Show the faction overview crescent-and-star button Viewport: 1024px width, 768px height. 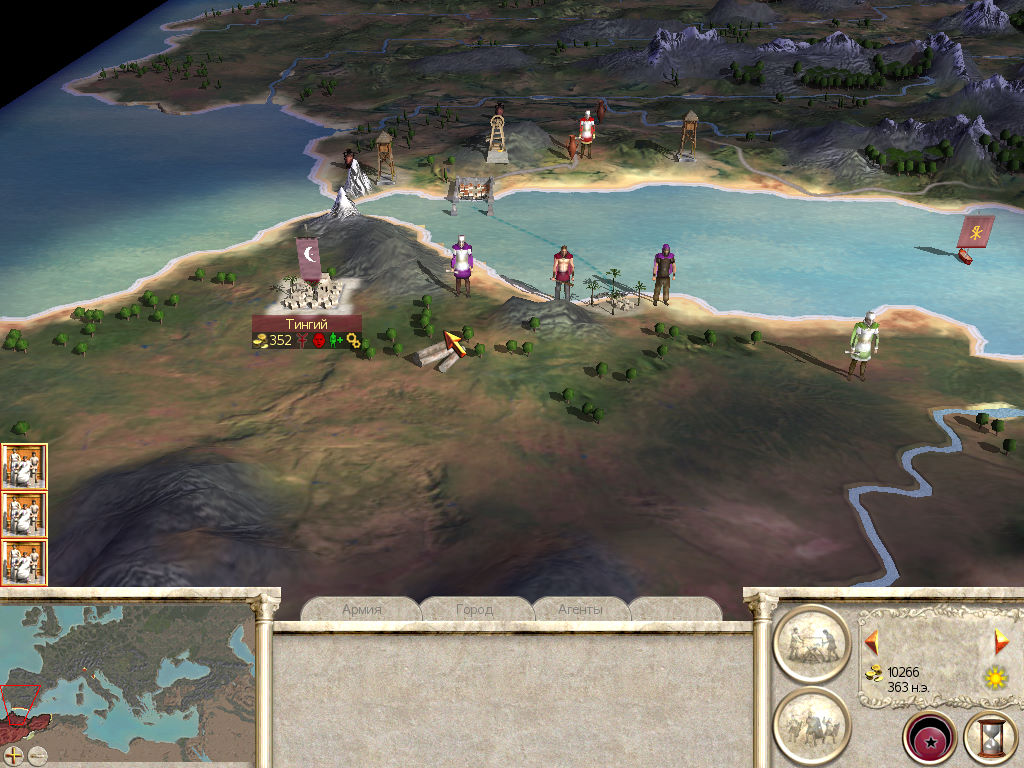(929, 738)
